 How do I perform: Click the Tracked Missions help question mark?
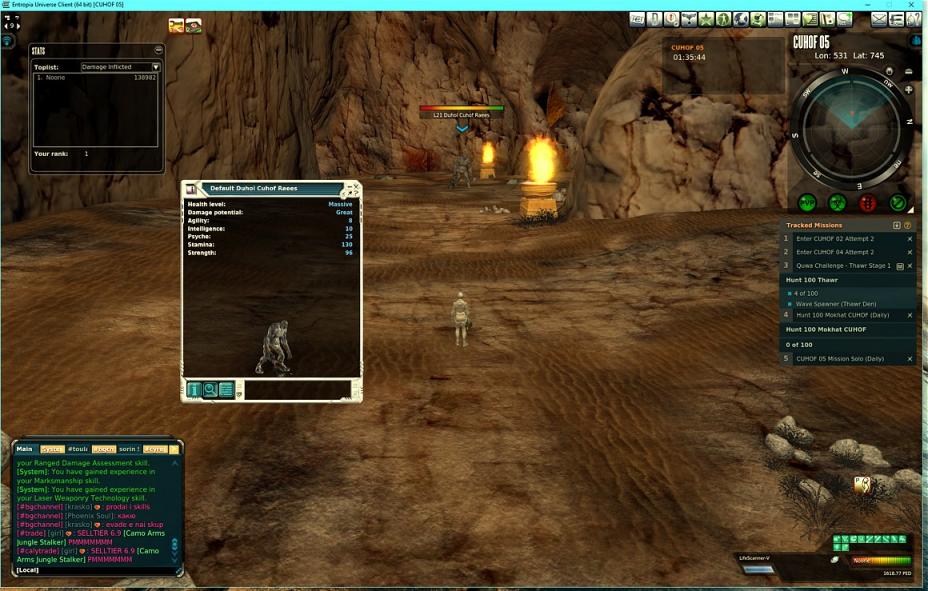click(x=906, y=225)
